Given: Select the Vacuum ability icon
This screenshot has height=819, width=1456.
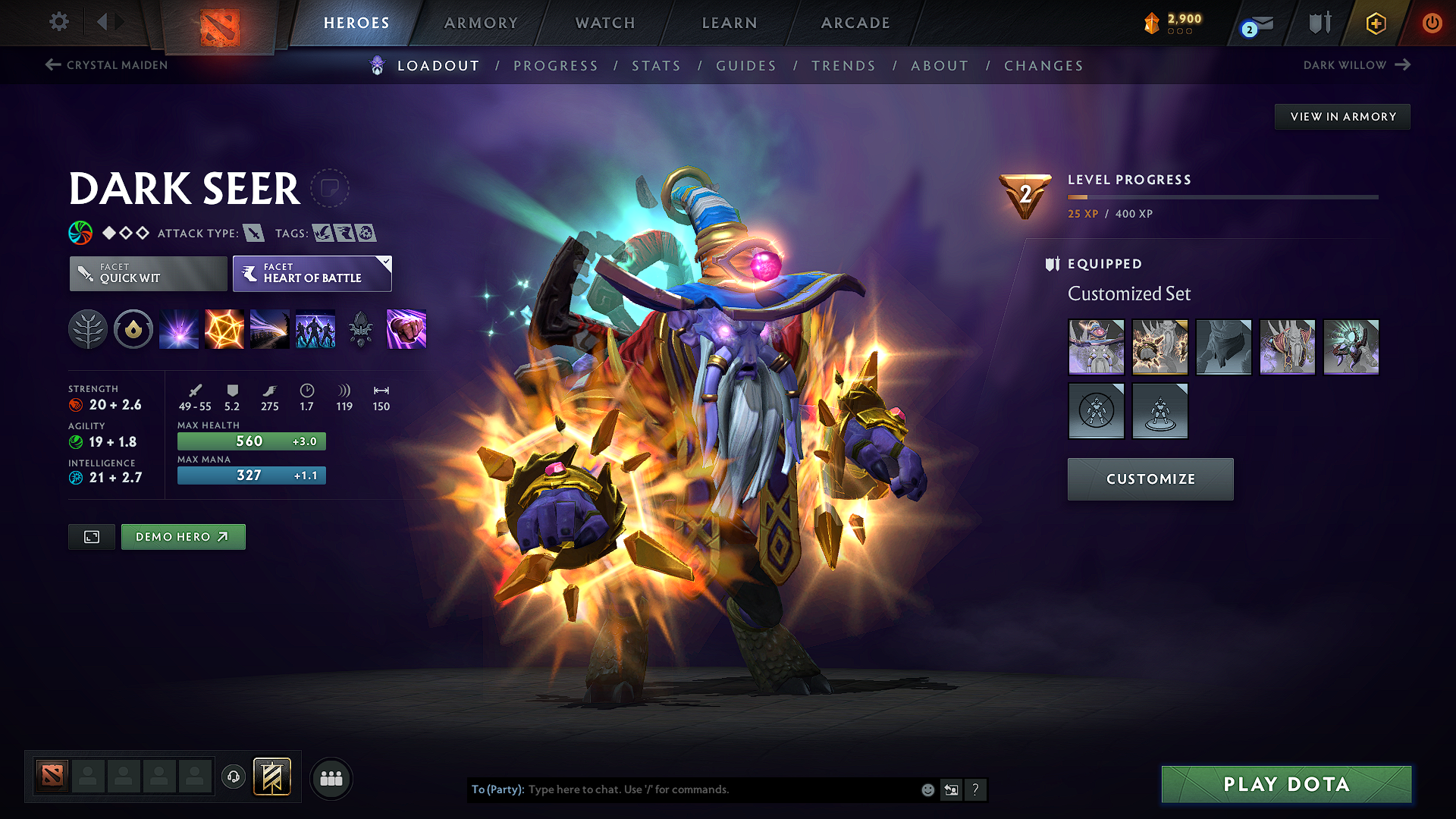Looking at the screenshot, I should (179, 329).
